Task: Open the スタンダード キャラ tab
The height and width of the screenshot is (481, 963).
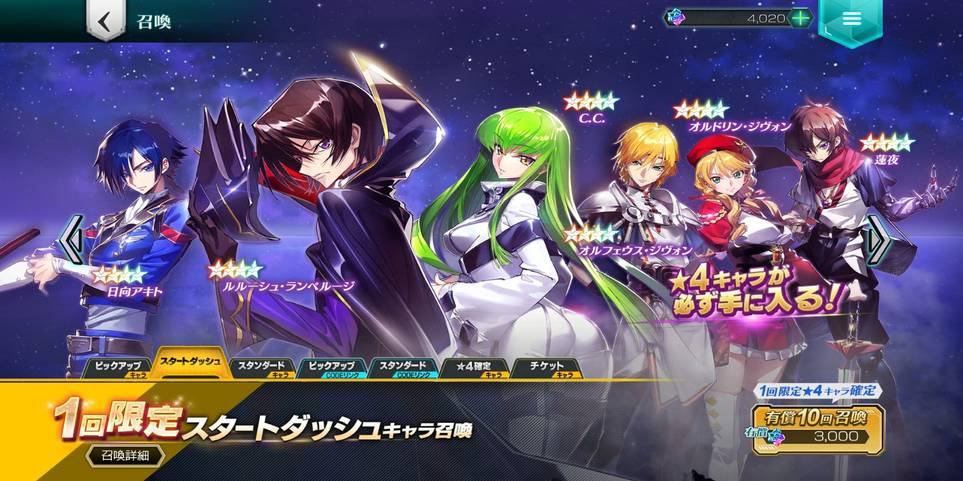Action: 261,368
